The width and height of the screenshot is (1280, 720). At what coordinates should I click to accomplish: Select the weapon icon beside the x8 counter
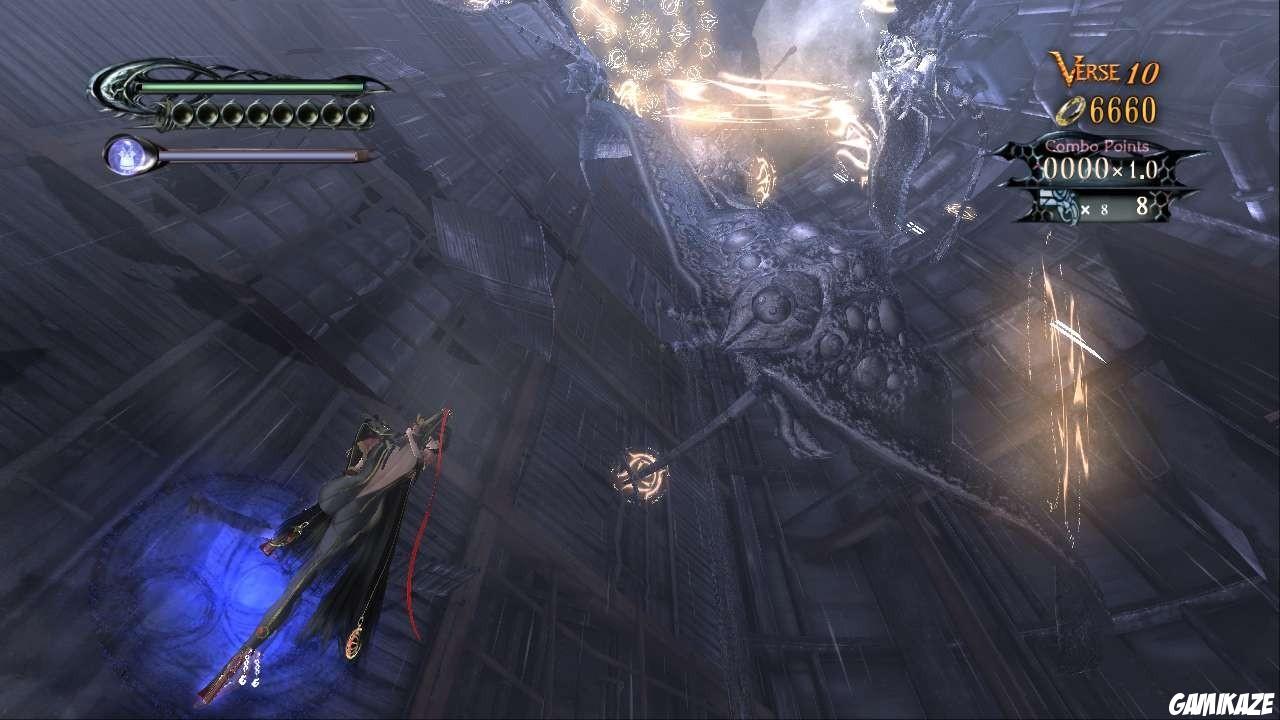click(x=1058, y=204)
